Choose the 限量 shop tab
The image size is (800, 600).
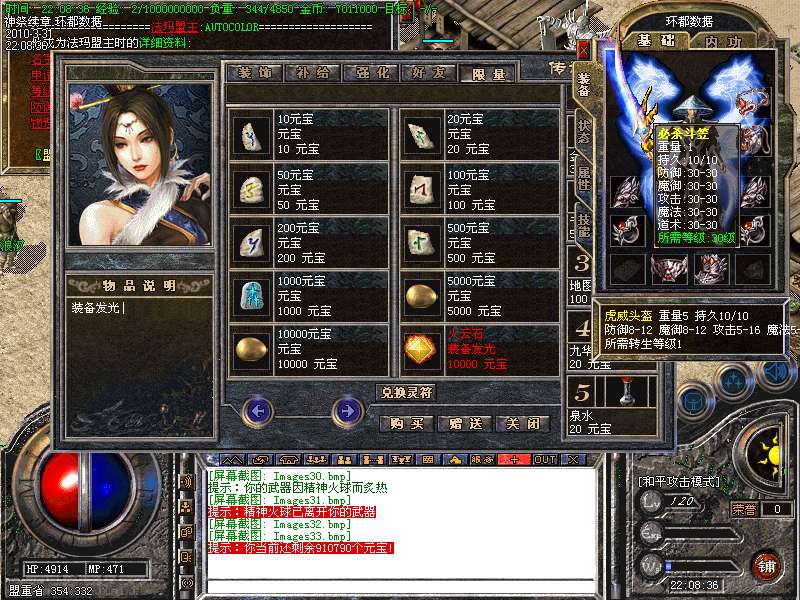(487, 73)
